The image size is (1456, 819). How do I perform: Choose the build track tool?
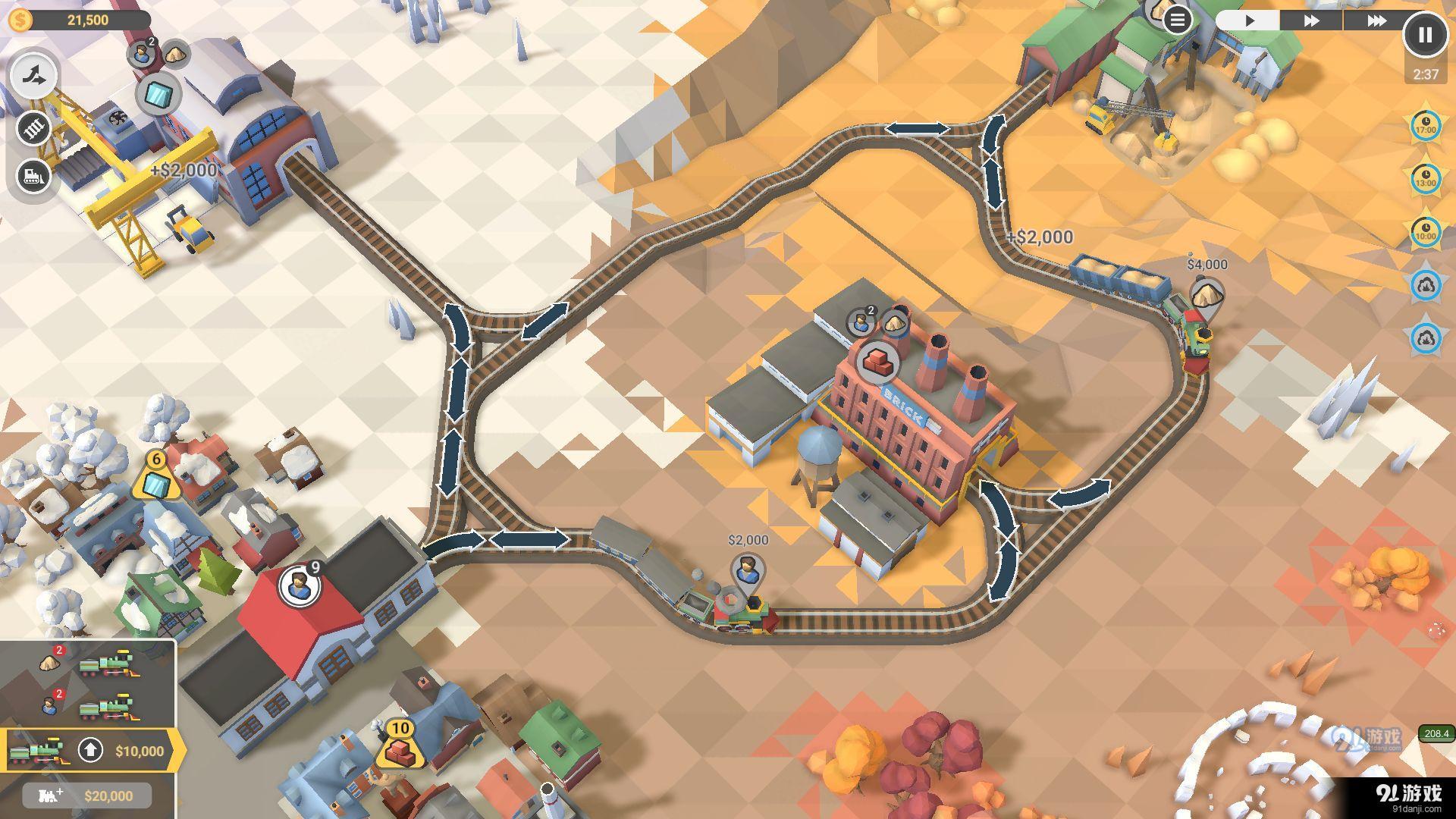point(34,128)
